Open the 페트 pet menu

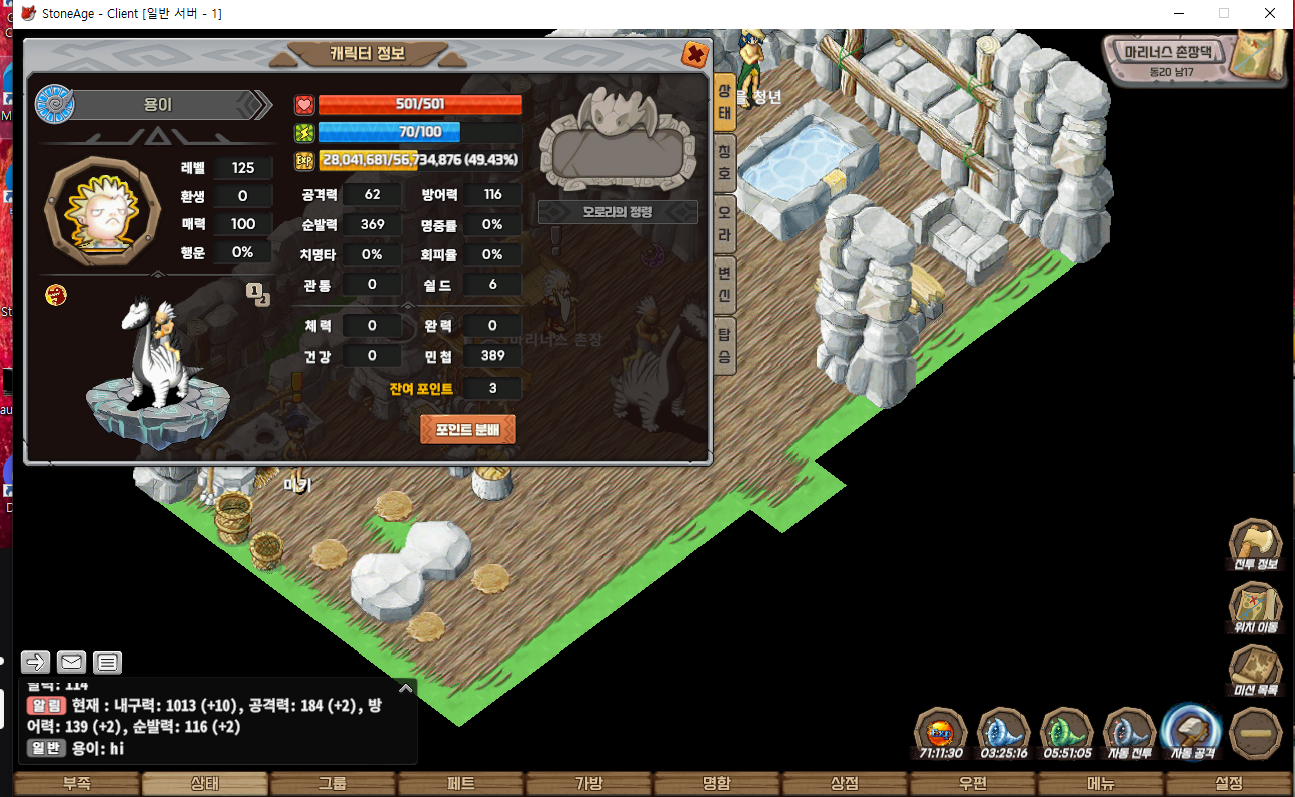pos(461,784)
